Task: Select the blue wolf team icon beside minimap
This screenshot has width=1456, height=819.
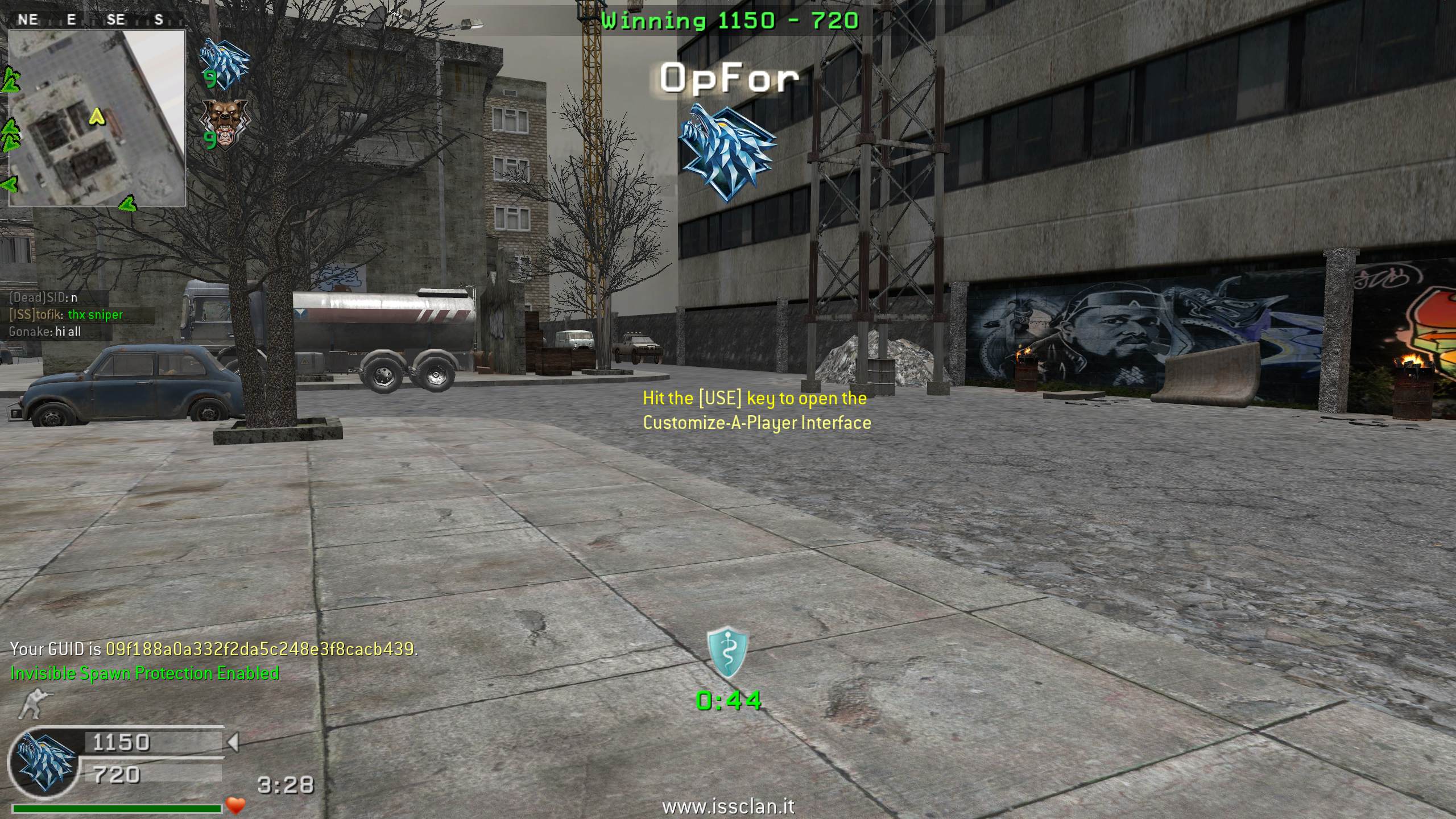Action: [x=225, y=61]
